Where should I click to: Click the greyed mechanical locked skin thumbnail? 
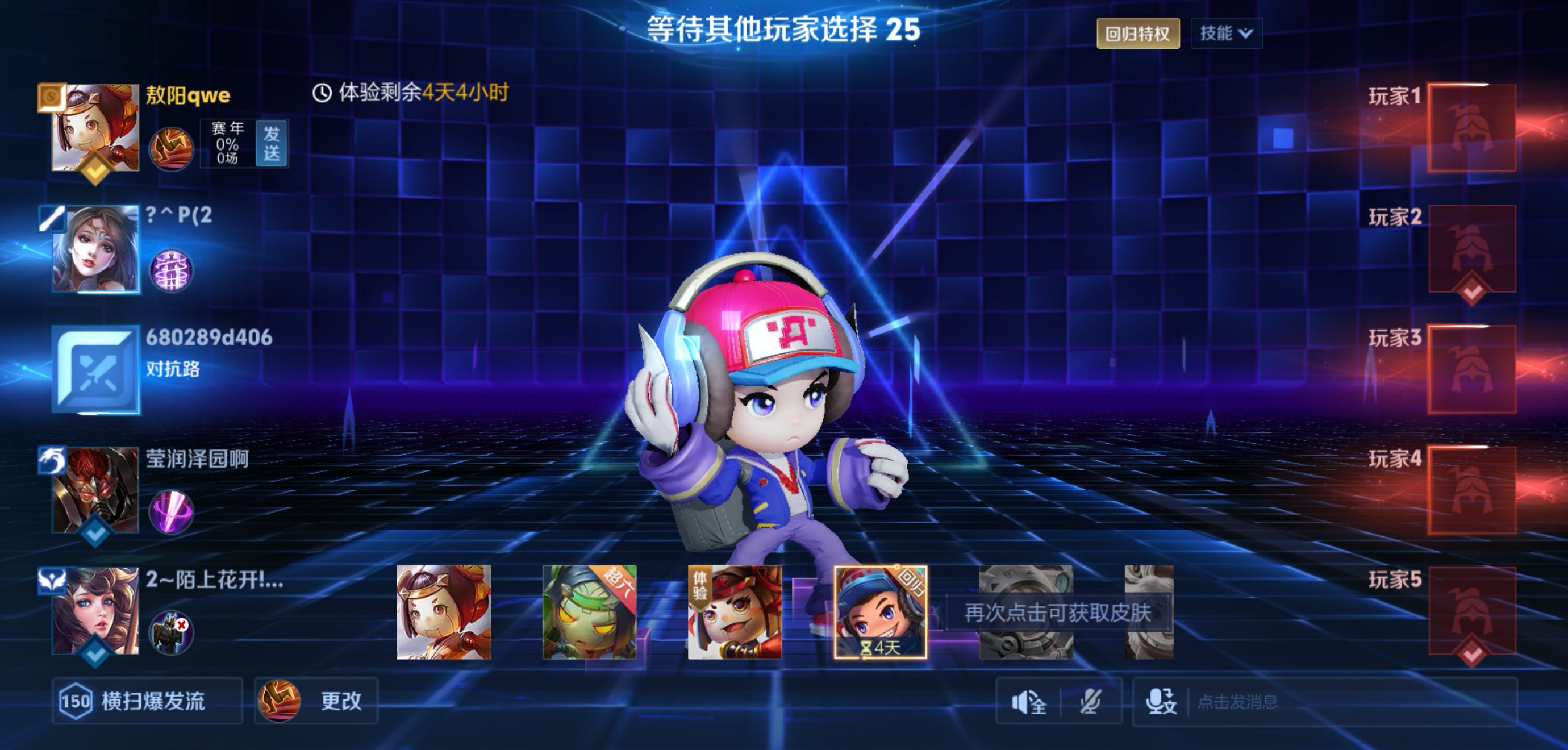[1025, 612]
